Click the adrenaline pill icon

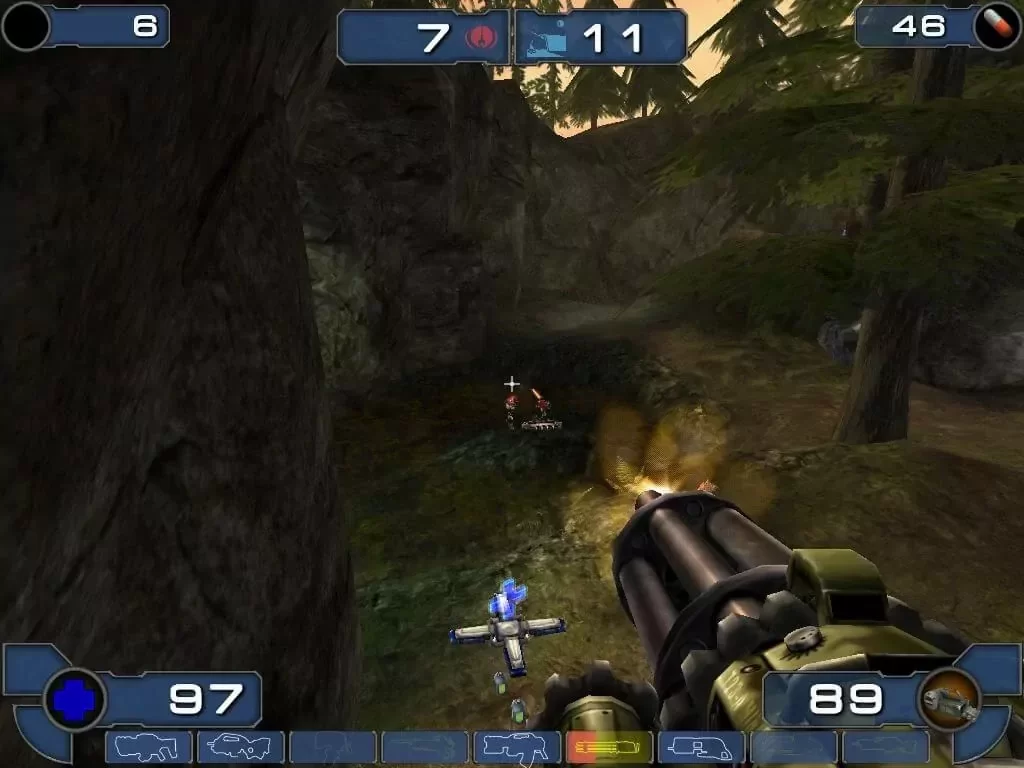(996, 25)
